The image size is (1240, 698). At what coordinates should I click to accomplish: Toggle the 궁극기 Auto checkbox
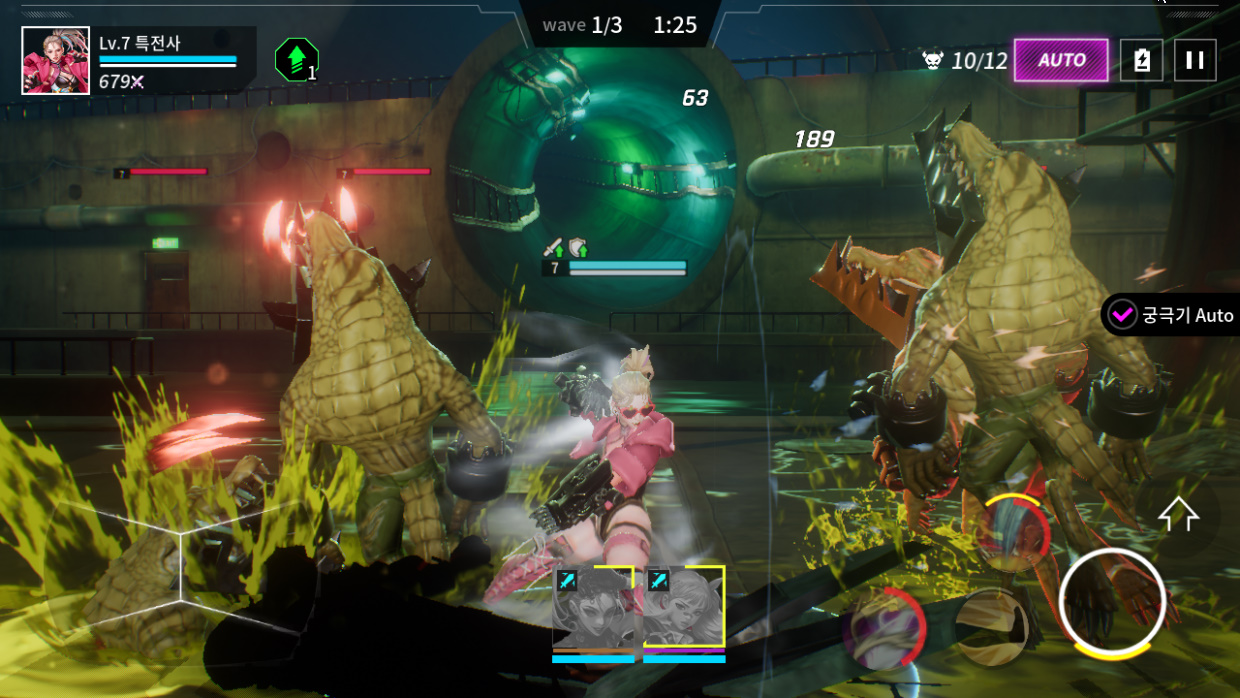(1122, 315)
